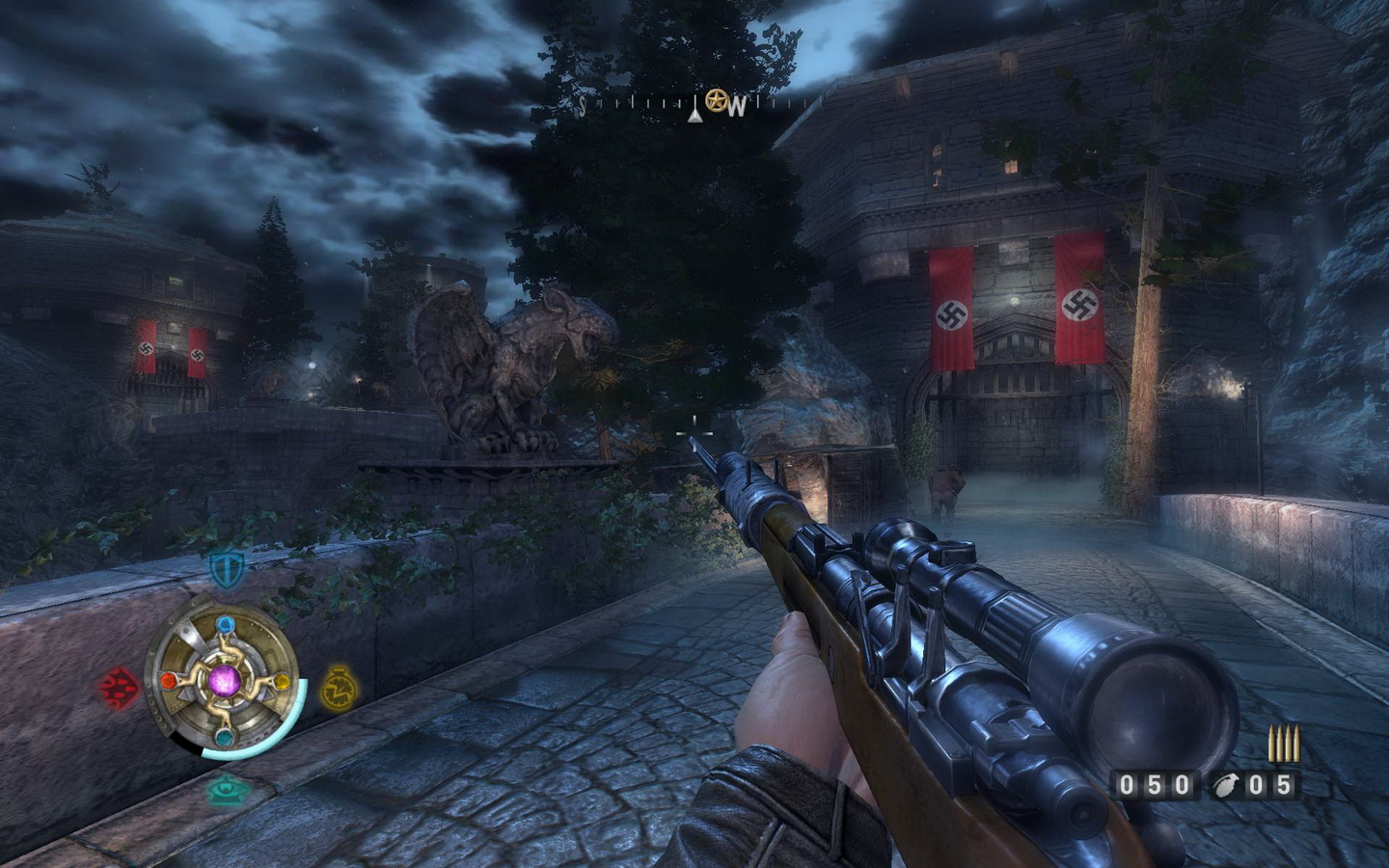Select the red Empower veil power icon
This screenshot has height=868, width=1389.
point(118,687)
